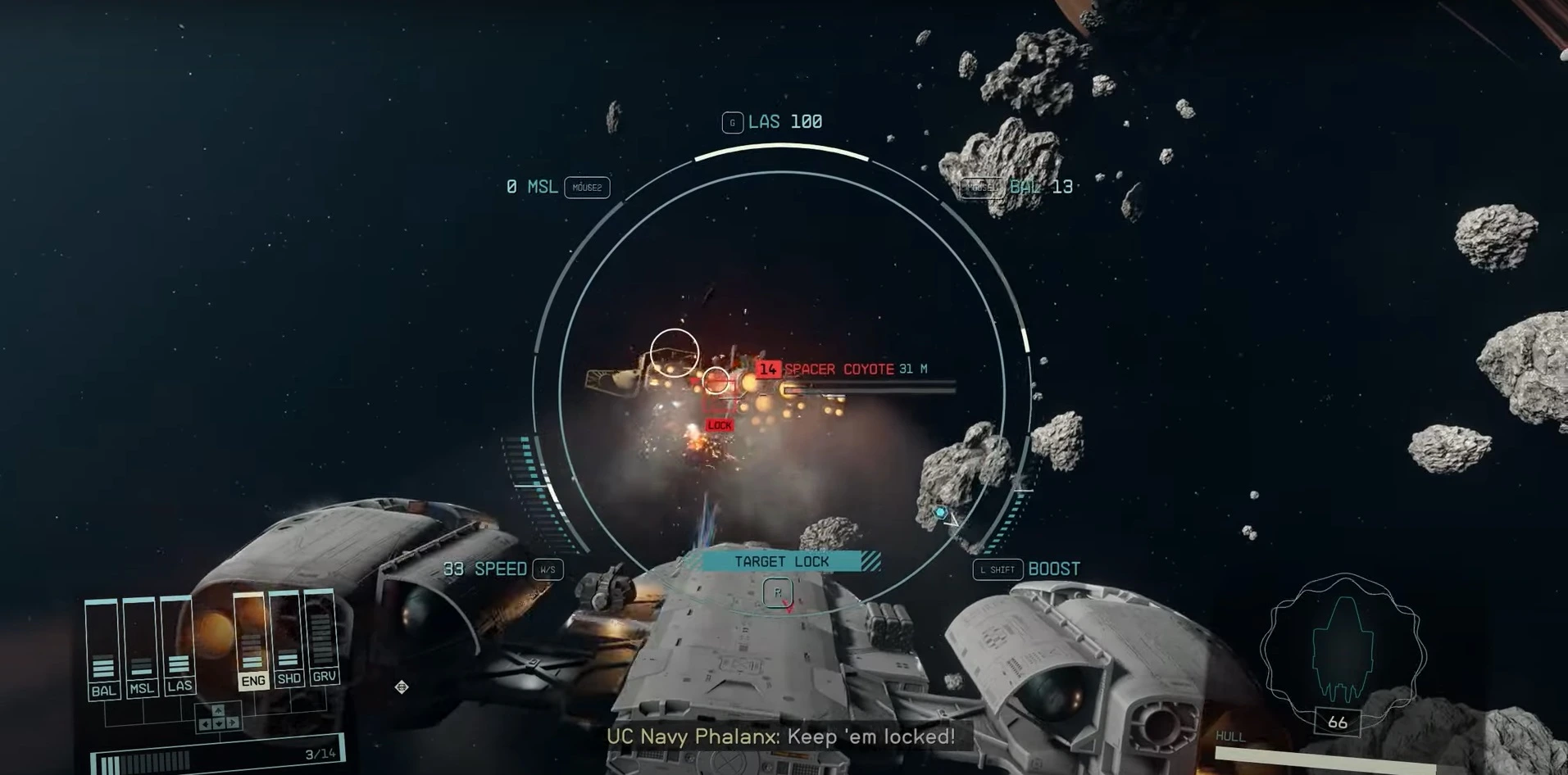Click the enemy health bar near Spacer Coyote
This screenshot has height=775, width=1568.
[x=865, y=389]
